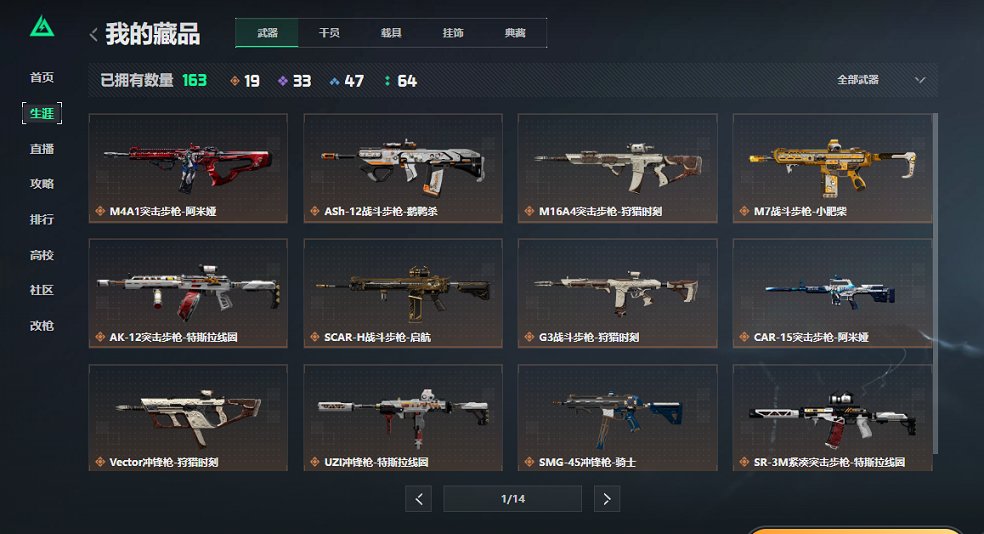Screen dimensions: 984x534
Task: Open 首页 in the sidebar
Action: coord(42,78)
